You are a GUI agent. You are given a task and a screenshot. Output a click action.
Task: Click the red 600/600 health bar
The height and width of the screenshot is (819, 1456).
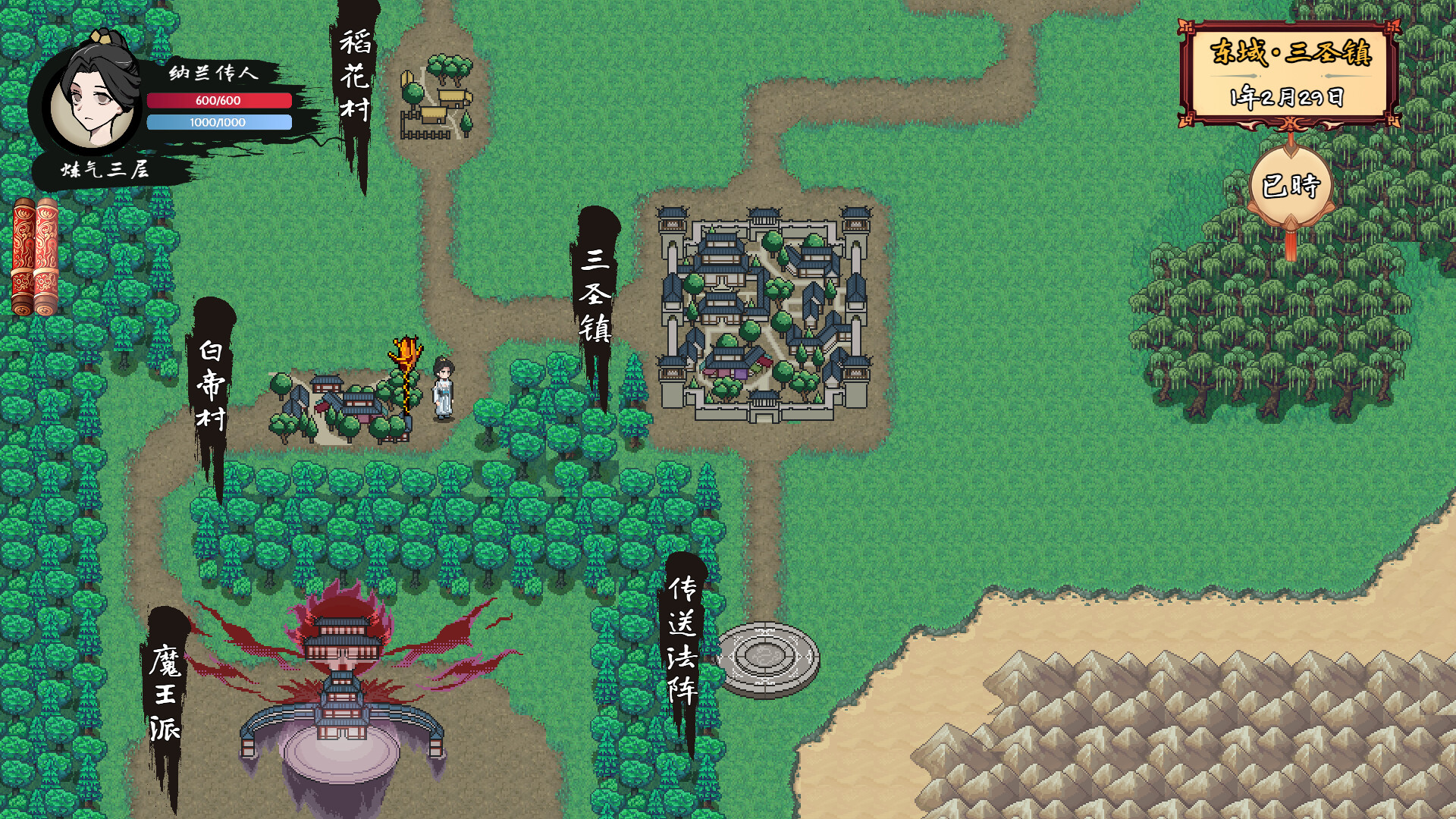218,99
